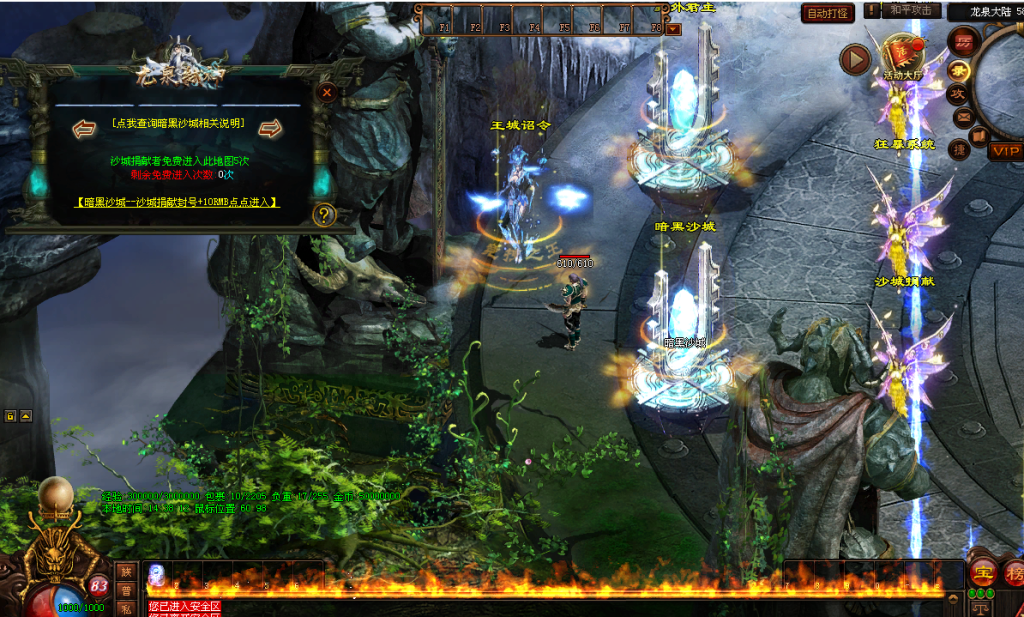The width and height of the screenshot is (1024, 617).
Task: Click the round play arrow button
Action: pyautogui.click(x=853, y=59)
